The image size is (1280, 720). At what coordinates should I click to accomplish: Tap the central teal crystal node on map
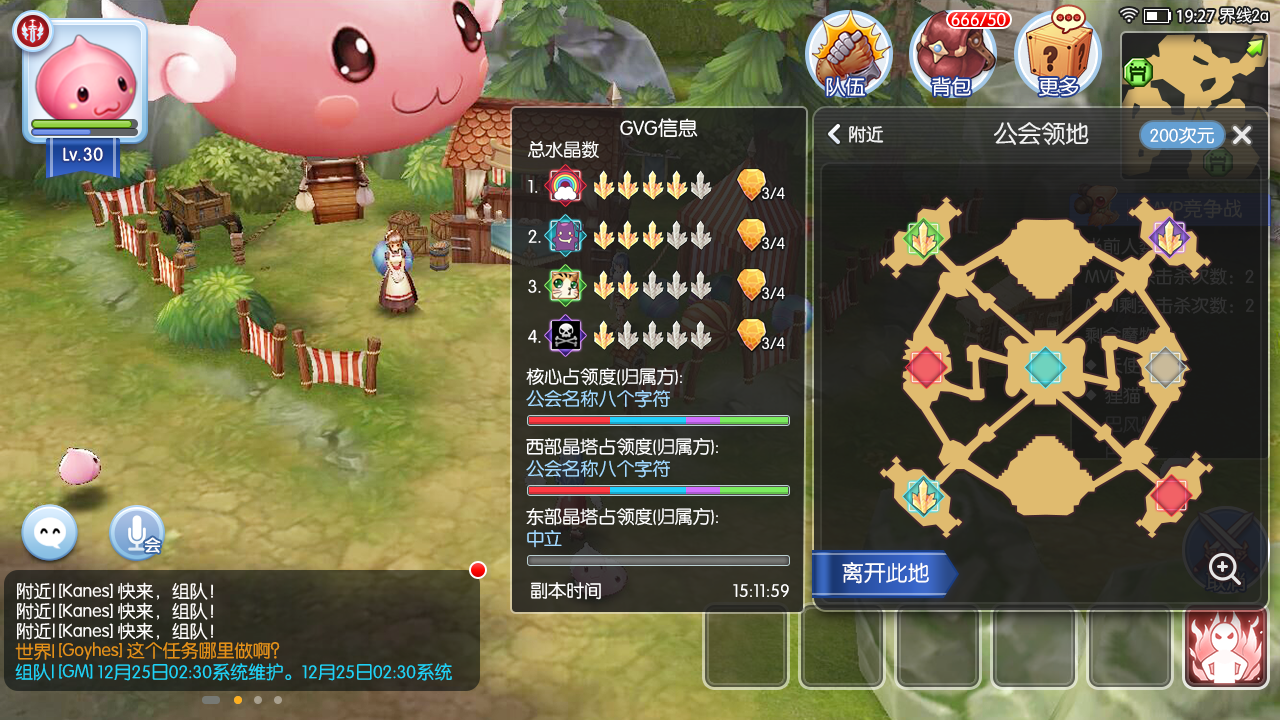tap(1044, 367)
